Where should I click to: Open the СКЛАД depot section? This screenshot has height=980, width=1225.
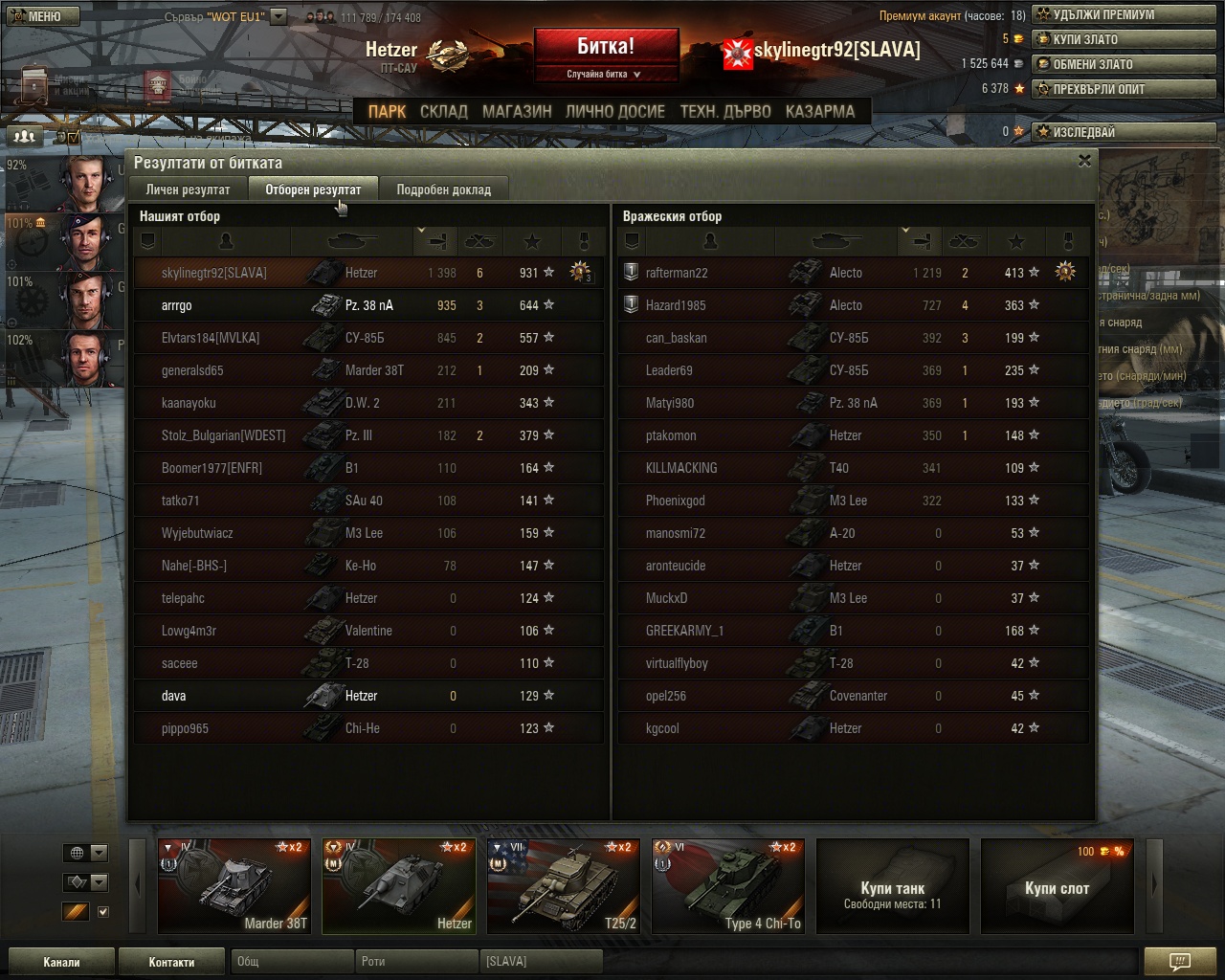coord(443,111)
